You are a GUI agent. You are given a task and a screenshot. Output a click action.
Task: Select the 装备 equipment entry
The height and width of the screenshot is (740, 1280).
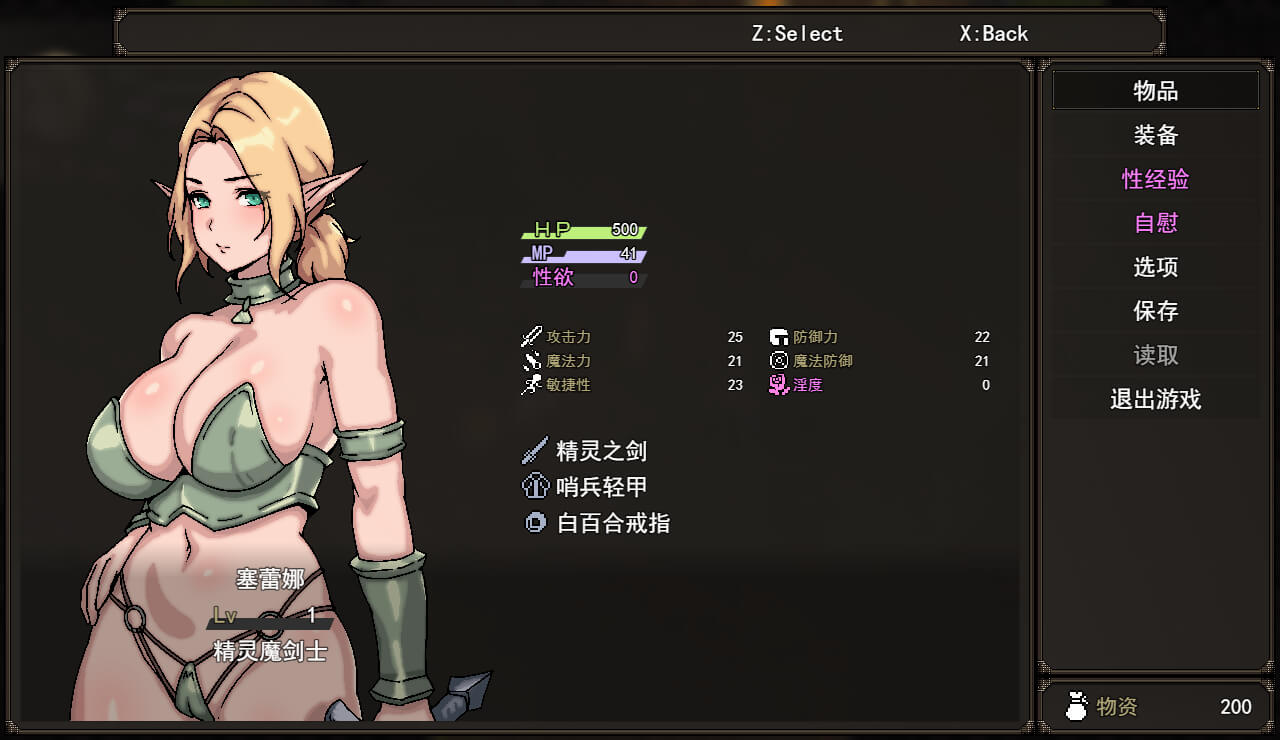tap(1155, 135)
